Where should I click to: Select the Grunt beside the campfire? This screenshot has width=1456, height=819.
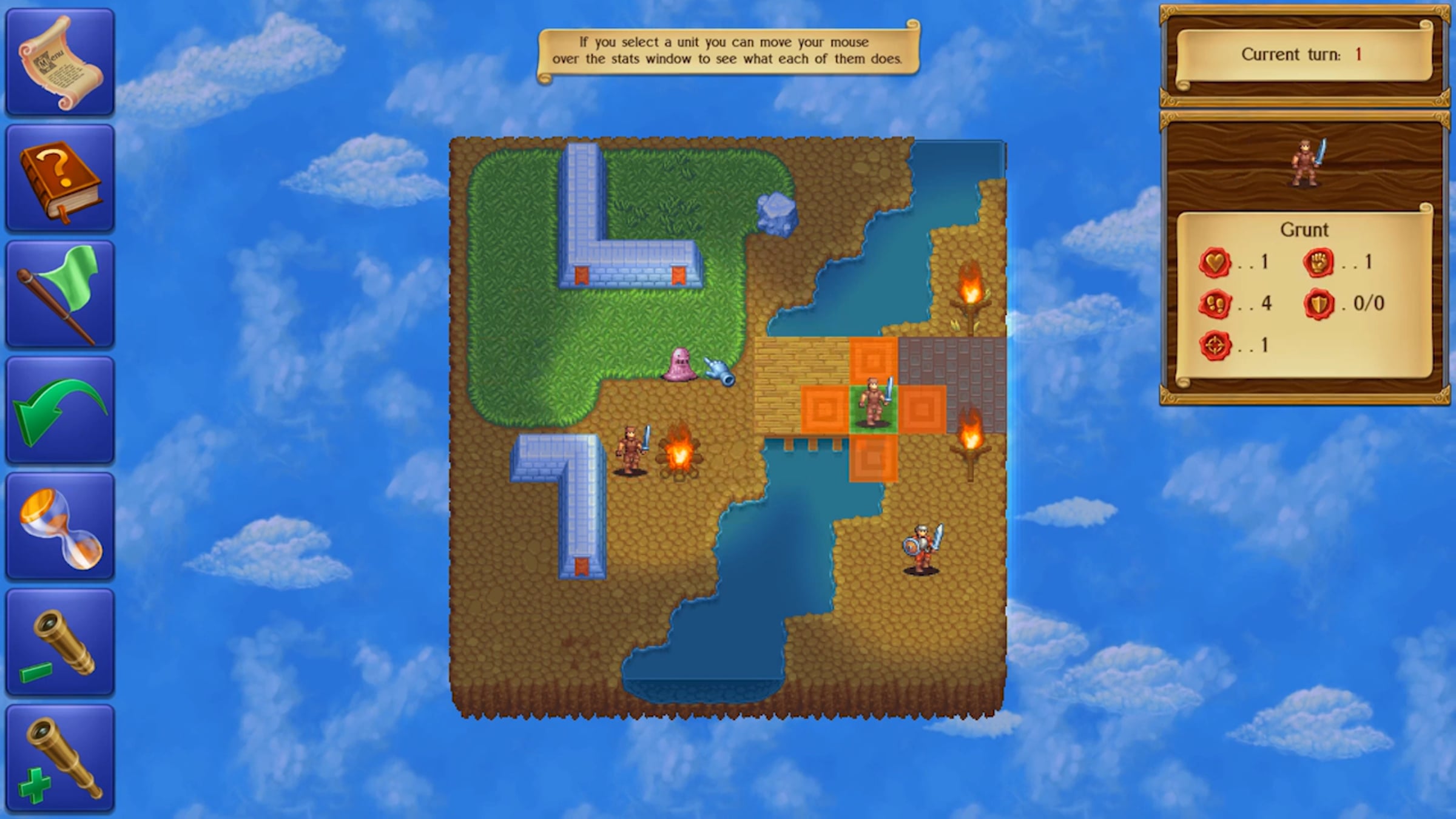tap(632, 450)
